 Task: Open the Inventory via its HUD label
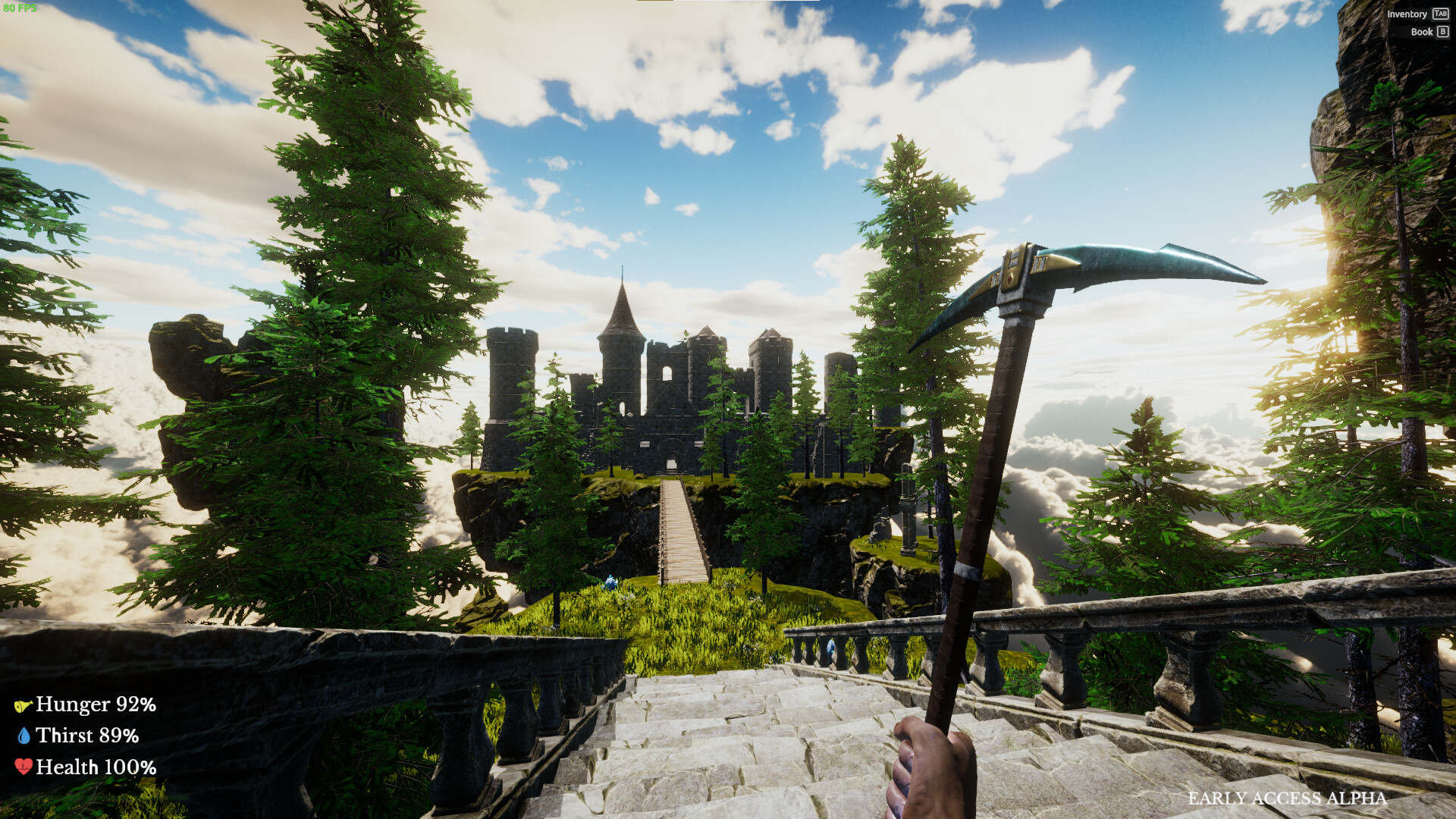pyautogui.click(x=1408, y=14)
